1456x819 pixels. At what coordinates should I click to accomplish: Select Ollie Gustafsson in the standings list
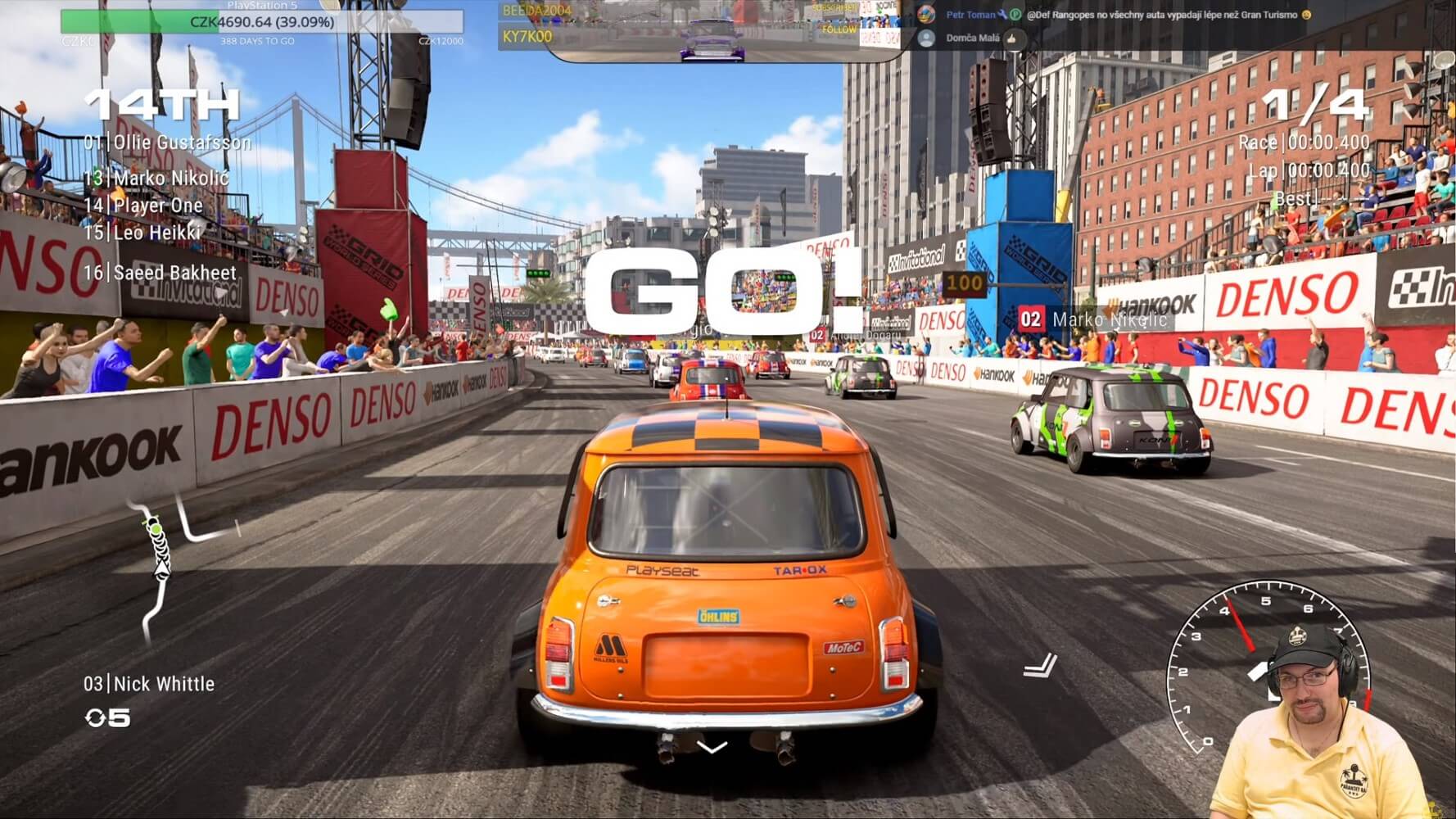[x=168, y=143]
